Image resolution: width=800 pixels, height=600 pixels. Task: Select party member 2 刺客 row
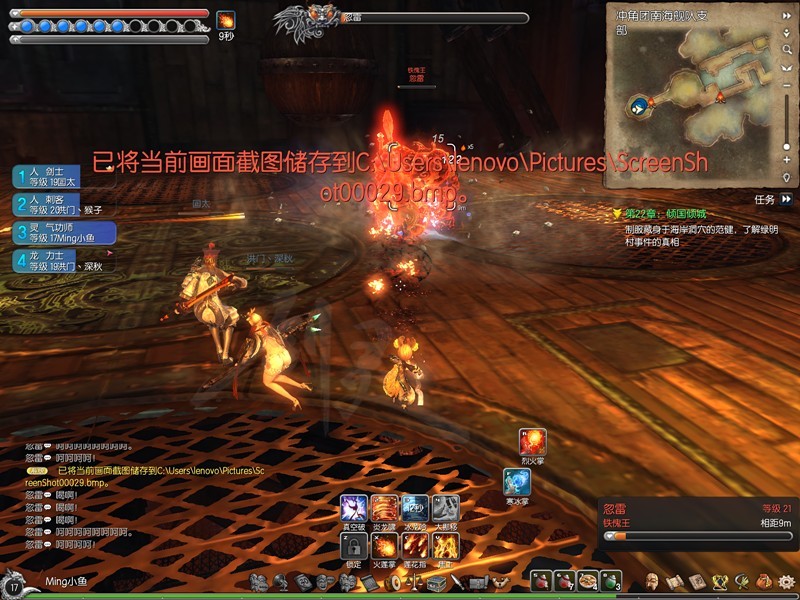(x=62, y=205)
